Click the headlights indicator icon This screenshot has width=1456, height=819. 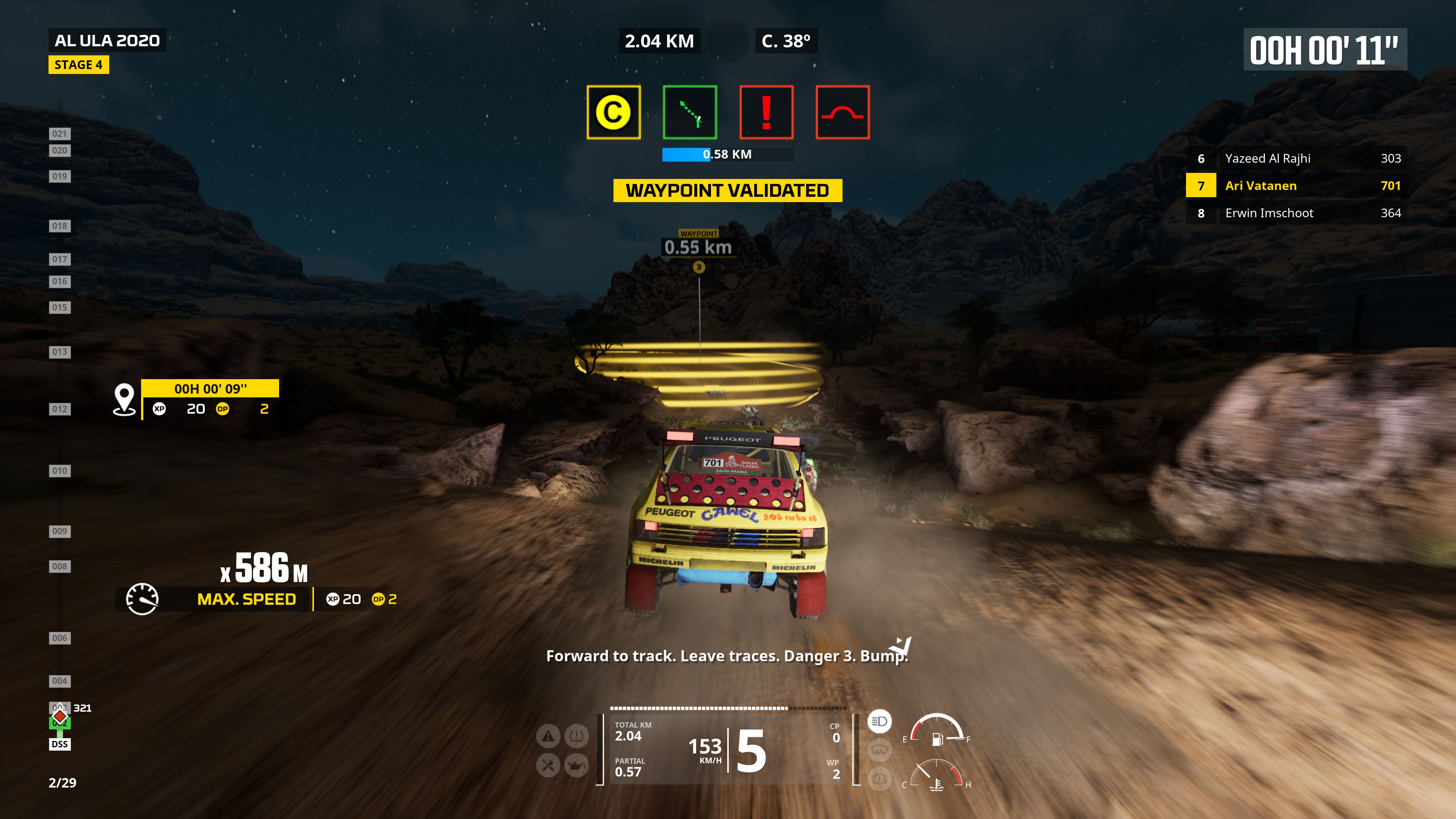coord(879,721)
